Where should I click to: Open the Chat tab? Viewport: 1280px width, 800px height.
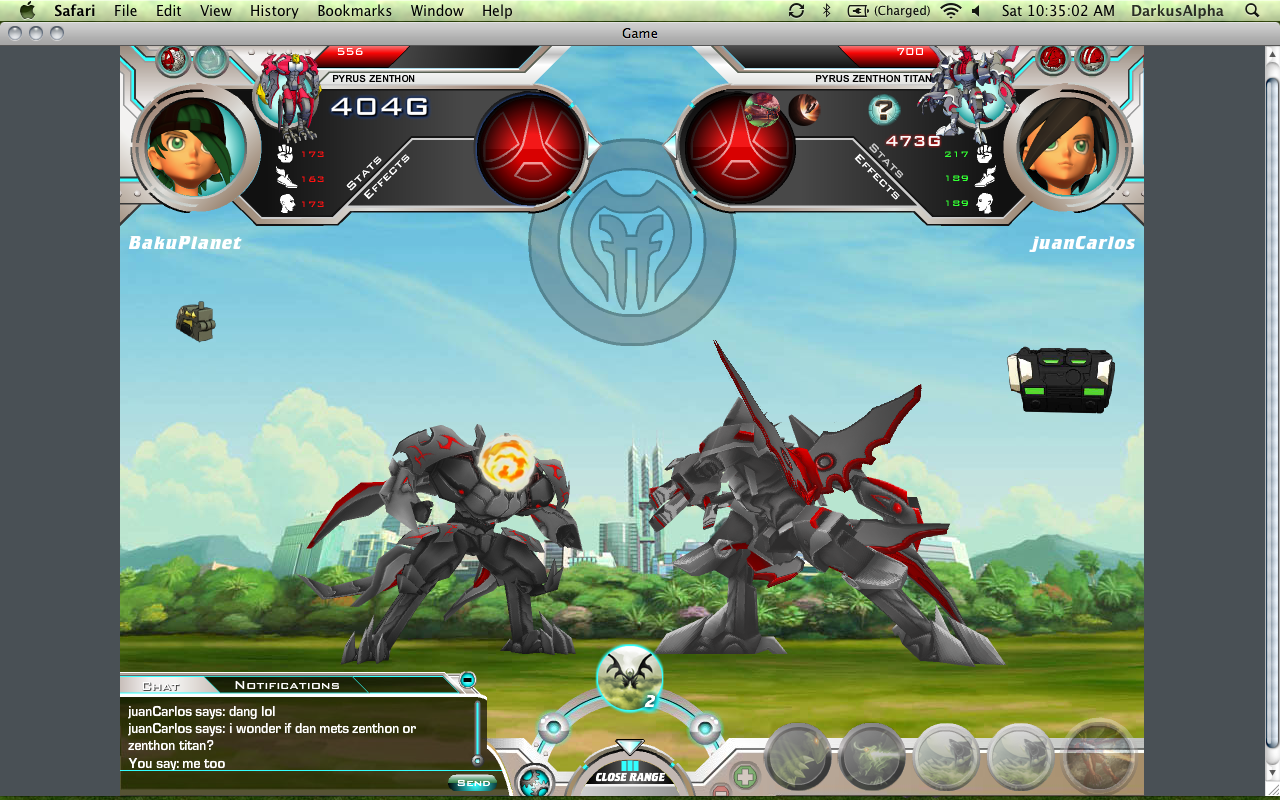(161, 686)
